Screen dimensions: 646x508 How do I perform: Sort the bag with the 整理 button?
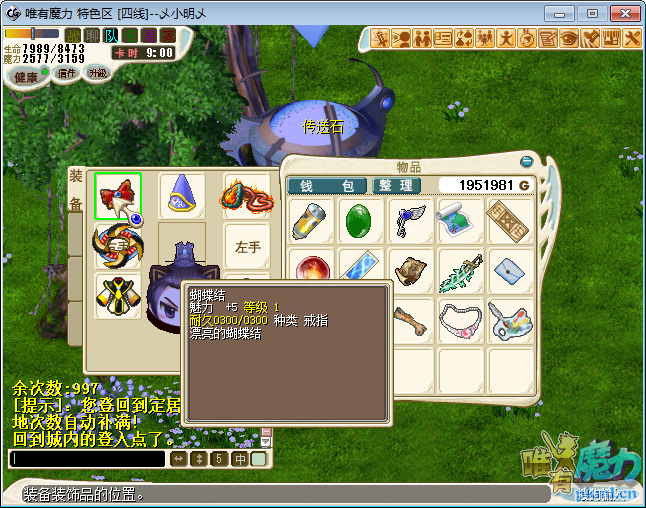(x=395, y=186)
